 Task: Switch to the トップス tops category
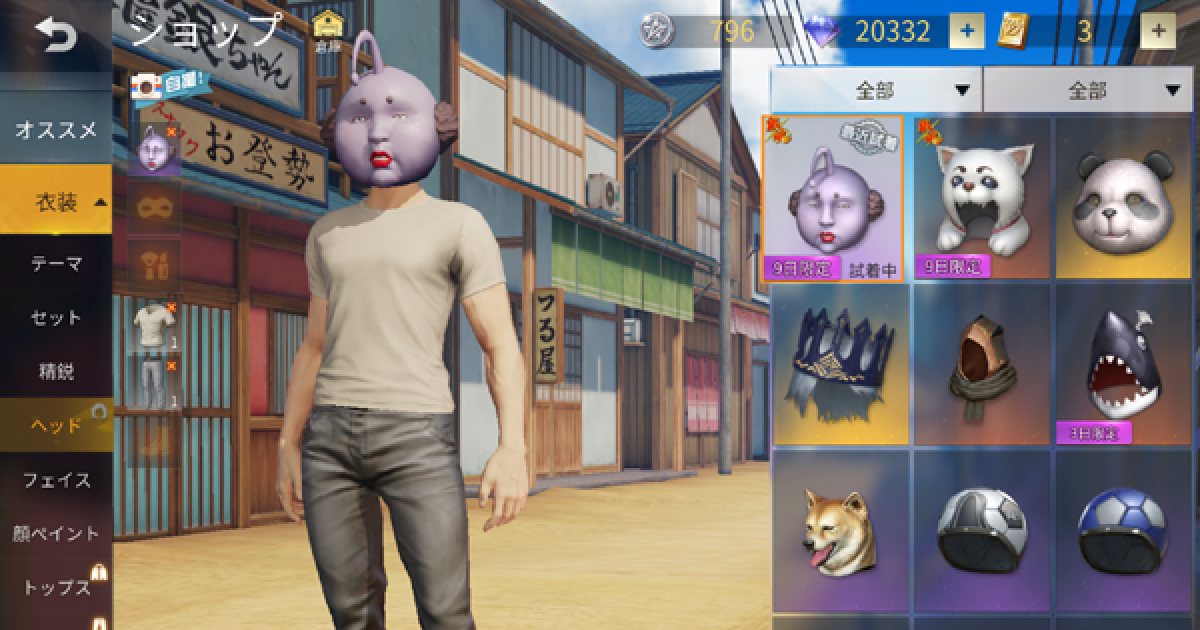pos(55,587)
